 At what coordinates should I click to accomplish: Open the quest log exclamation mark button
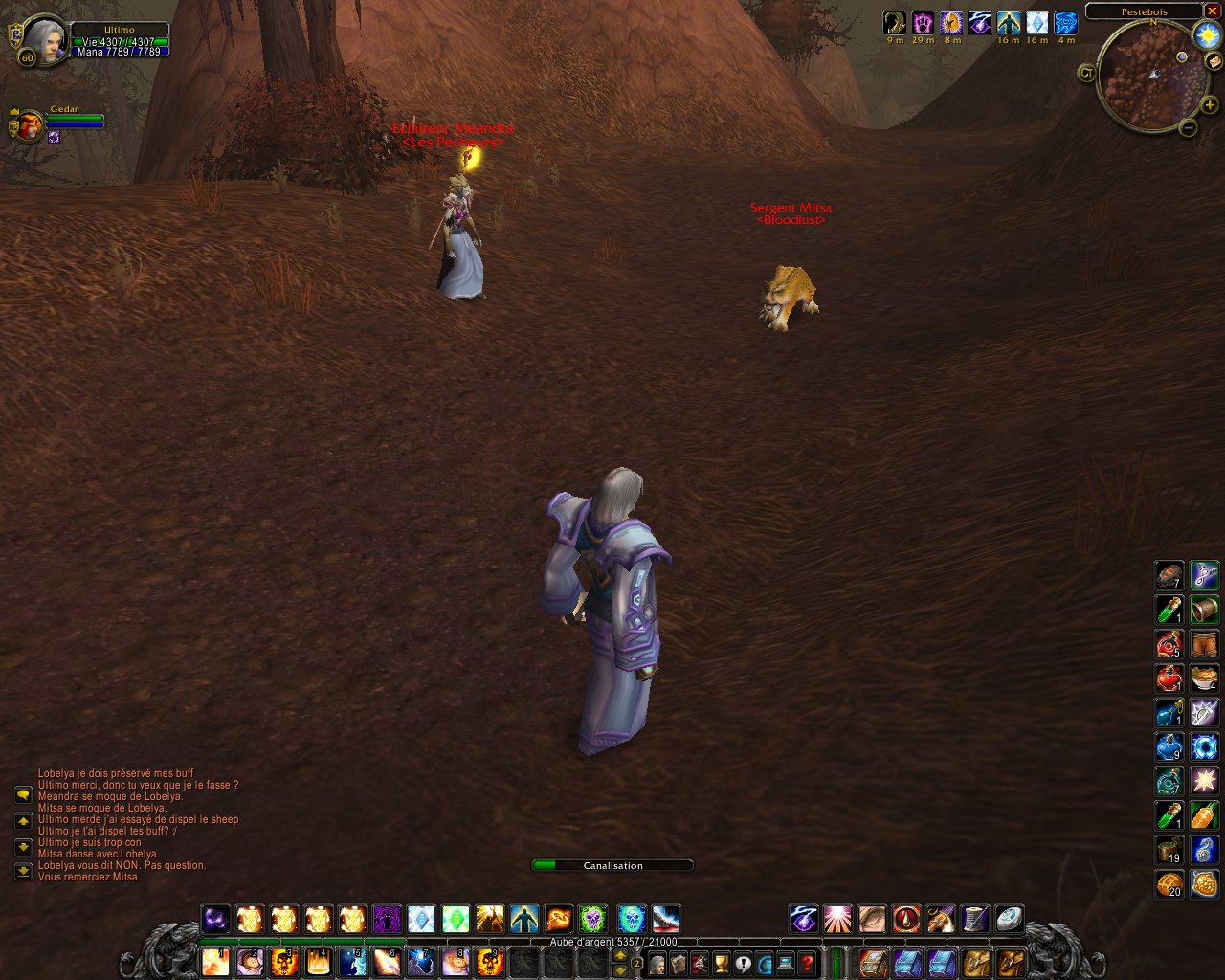(x=743, y=963)
